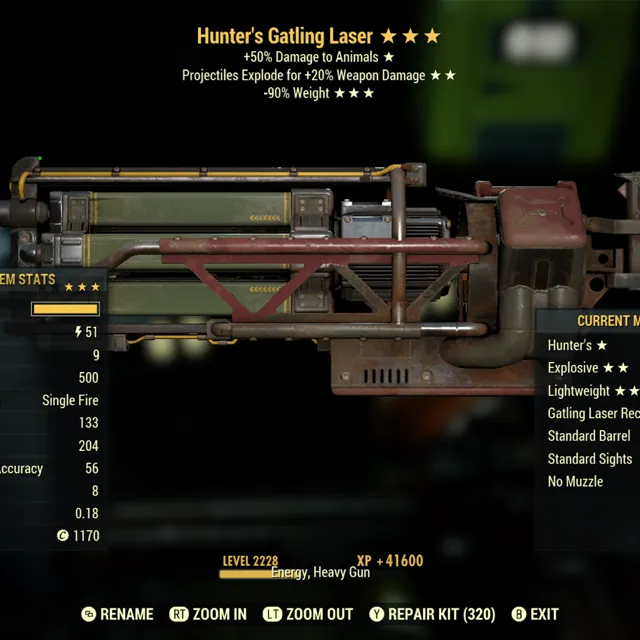
Task: Select the Standard Barrel mod row
Action: [x=589, y=436]
